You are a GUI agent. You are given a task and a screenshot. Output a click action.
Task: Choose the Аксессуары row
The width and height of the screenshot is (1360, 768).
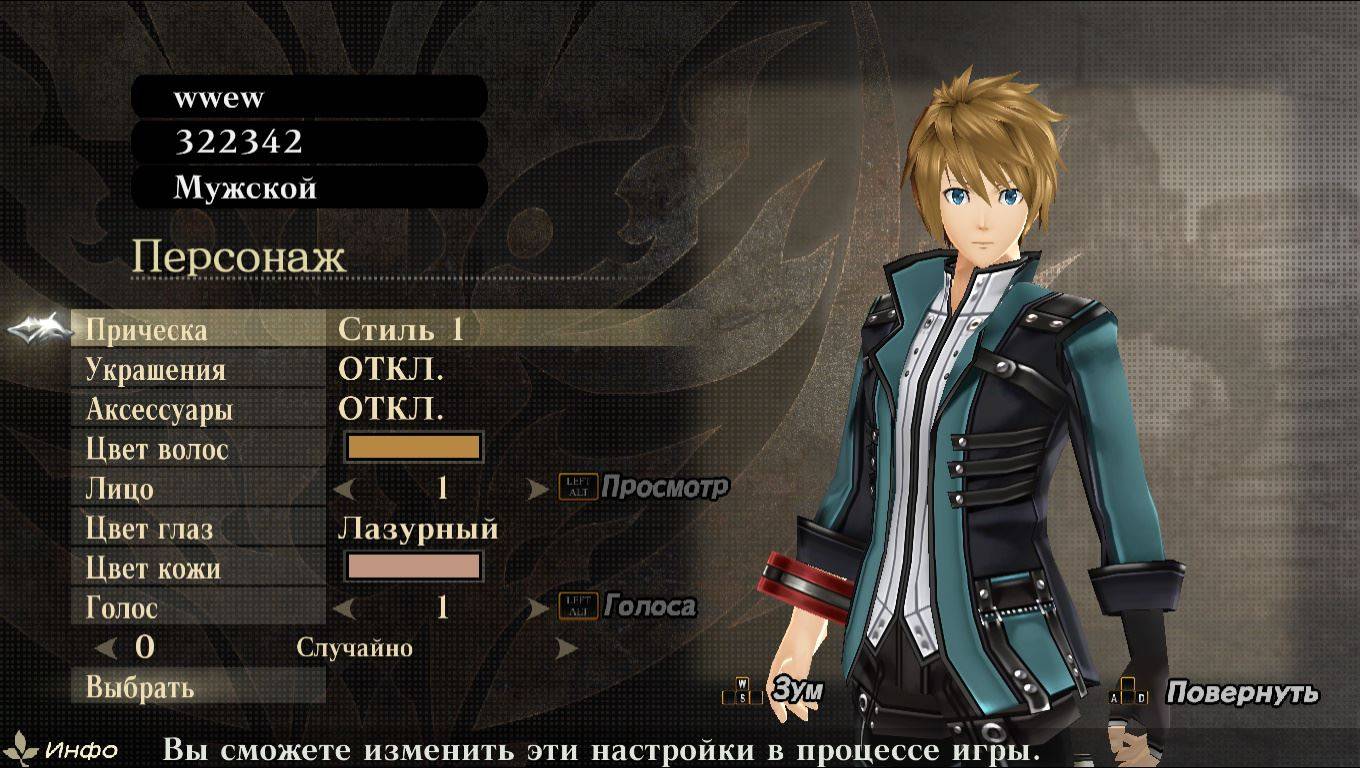coord(159,409)
